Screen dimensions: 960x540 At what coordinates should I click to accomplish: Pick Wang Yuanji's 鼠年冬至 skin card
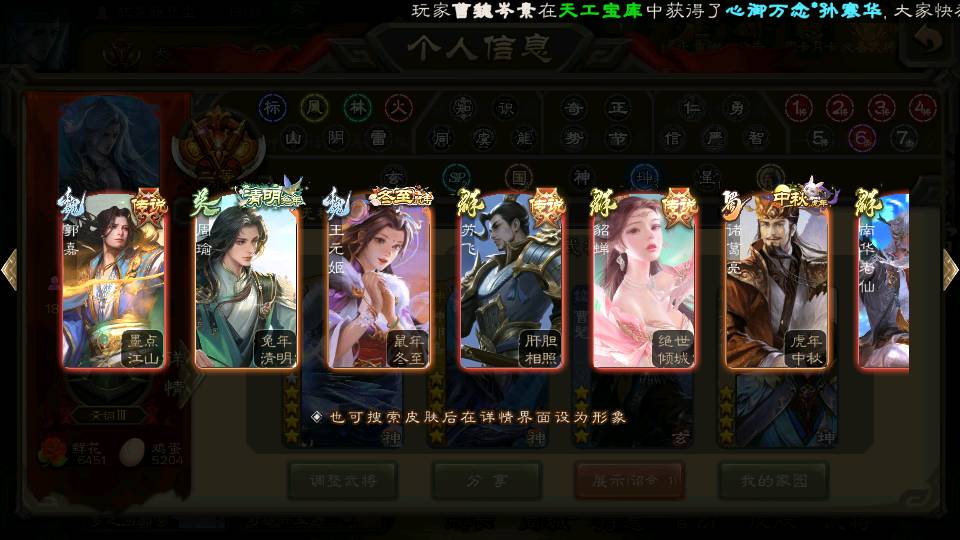(x=379, y=282)
